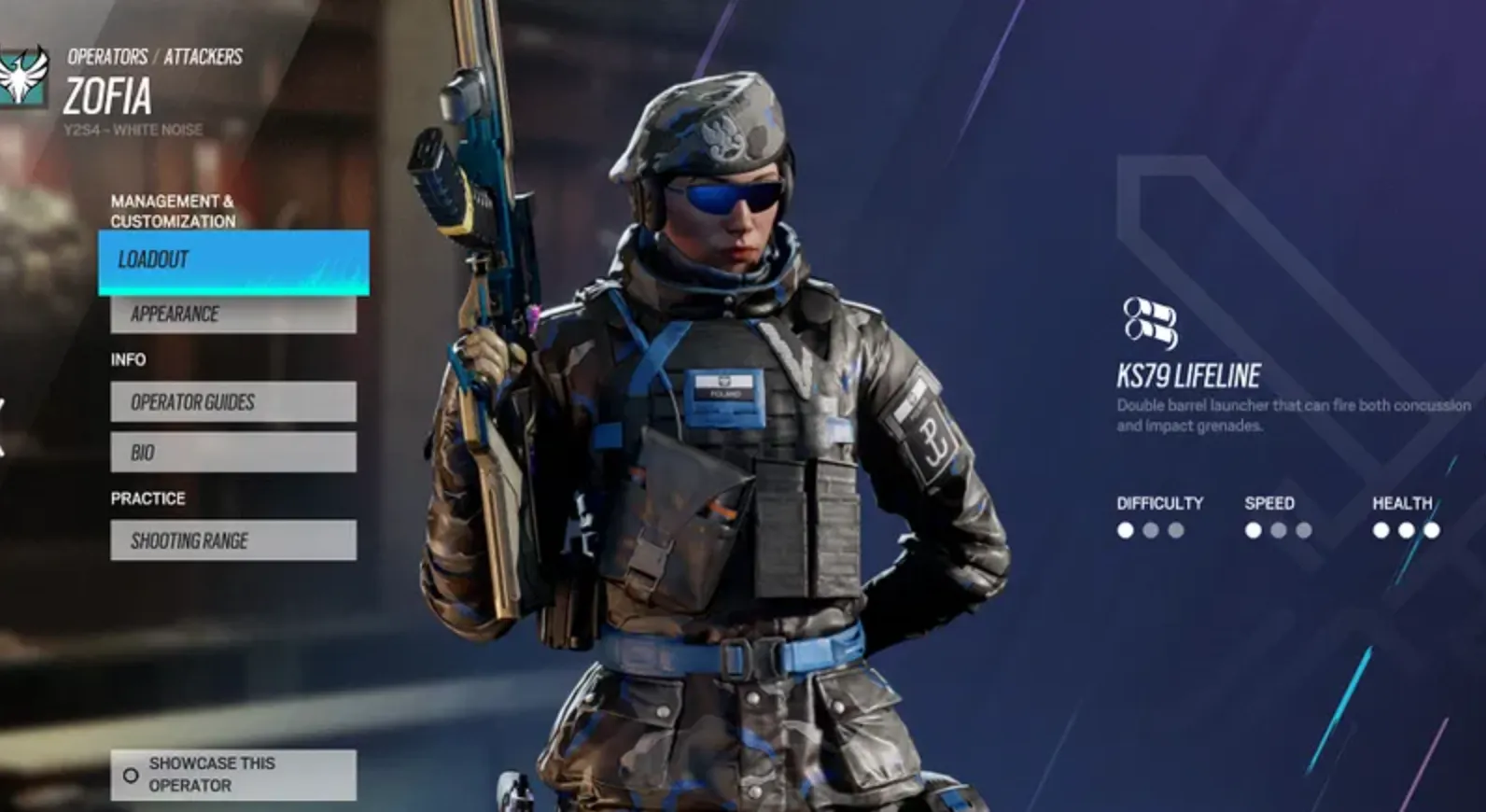Open the Operator Guides page
Image resolution: width=1486 pixels, height=812 pixels.
(x=232, y=402)
